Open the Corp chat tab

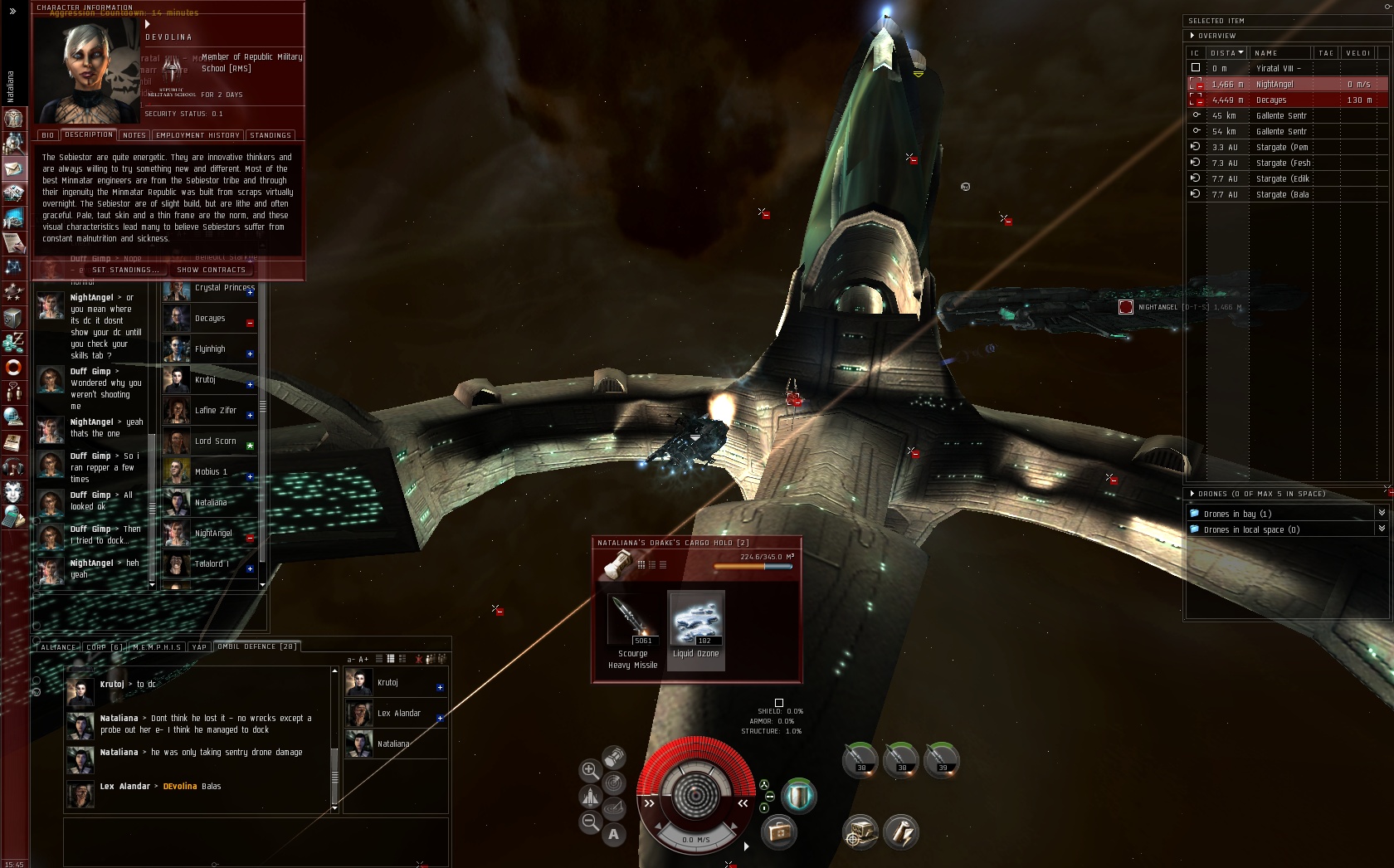click(x=104, y=647)
